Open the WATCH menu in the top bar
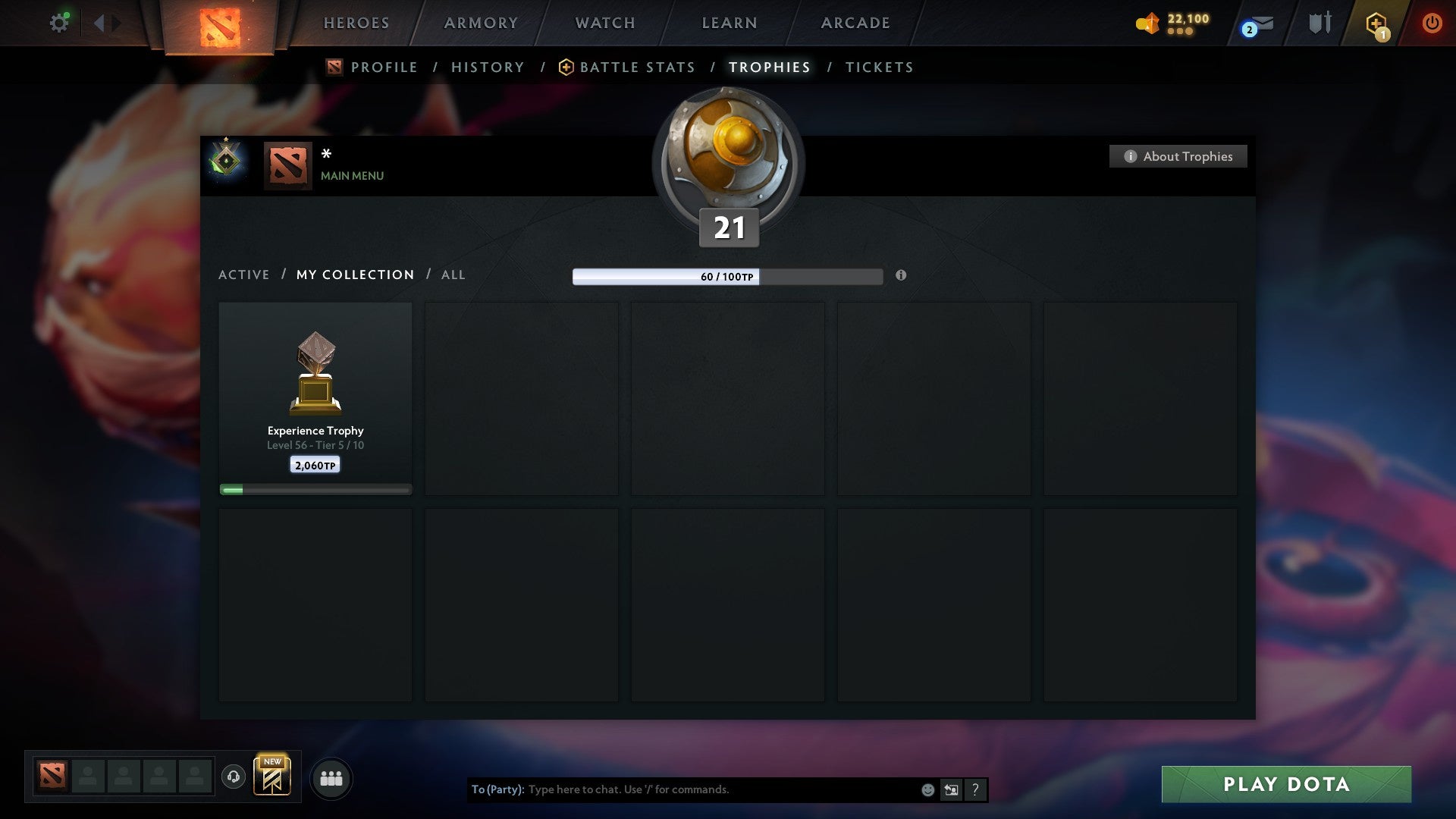Image resolution: width=1456 pixels, height=819 pixels. tap(604, 23)
